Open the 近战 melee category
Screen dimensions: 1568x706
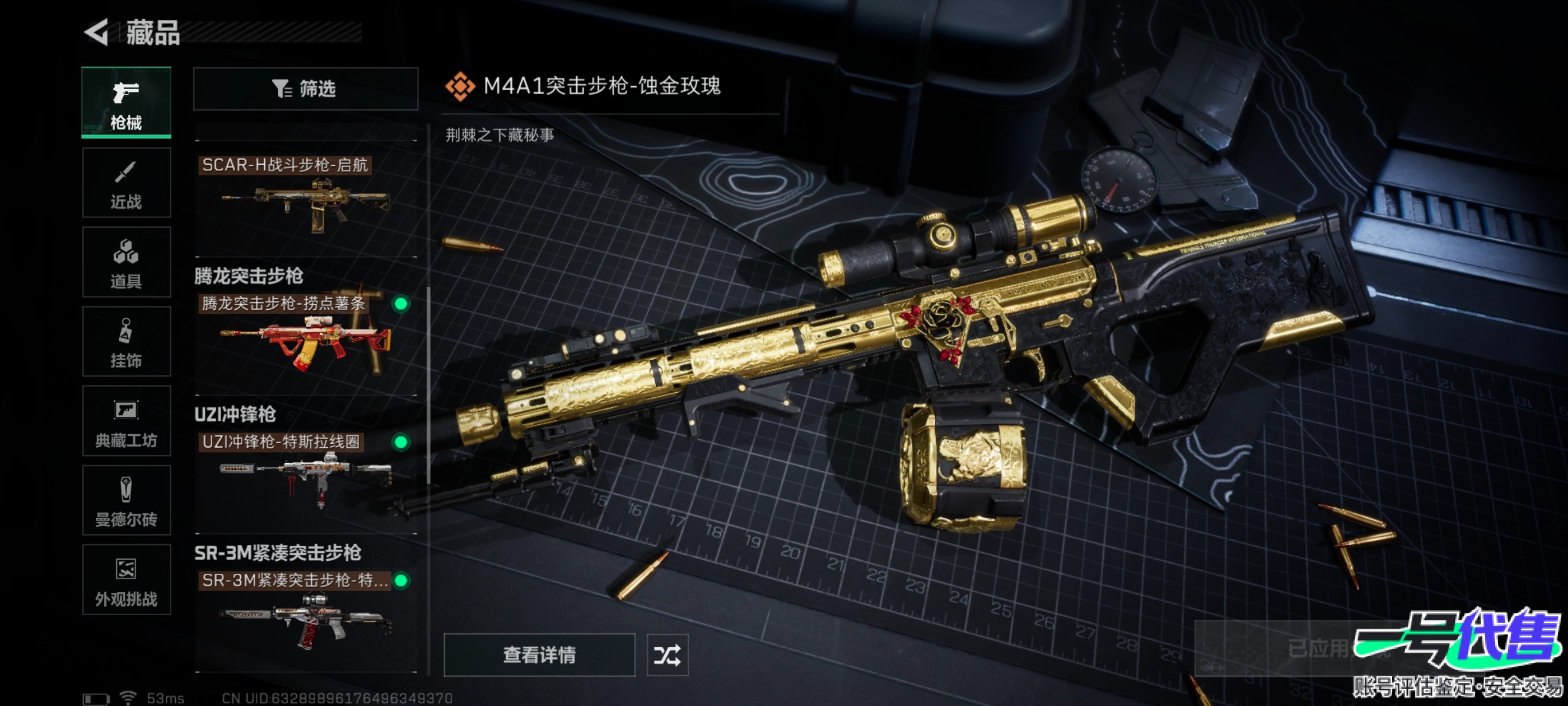click(126, 183)
